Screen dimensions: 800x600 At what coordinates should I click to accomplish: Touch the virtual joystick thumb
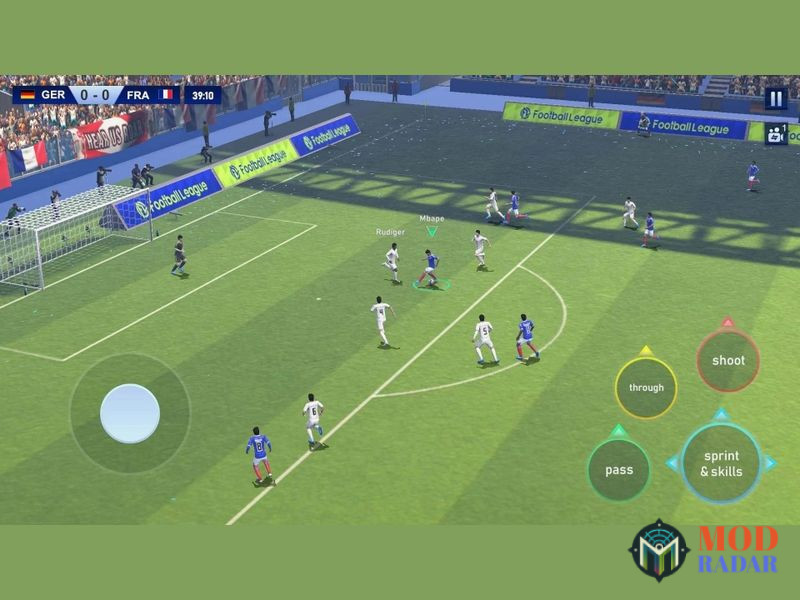pyautogui.click(x=130, y=413)
